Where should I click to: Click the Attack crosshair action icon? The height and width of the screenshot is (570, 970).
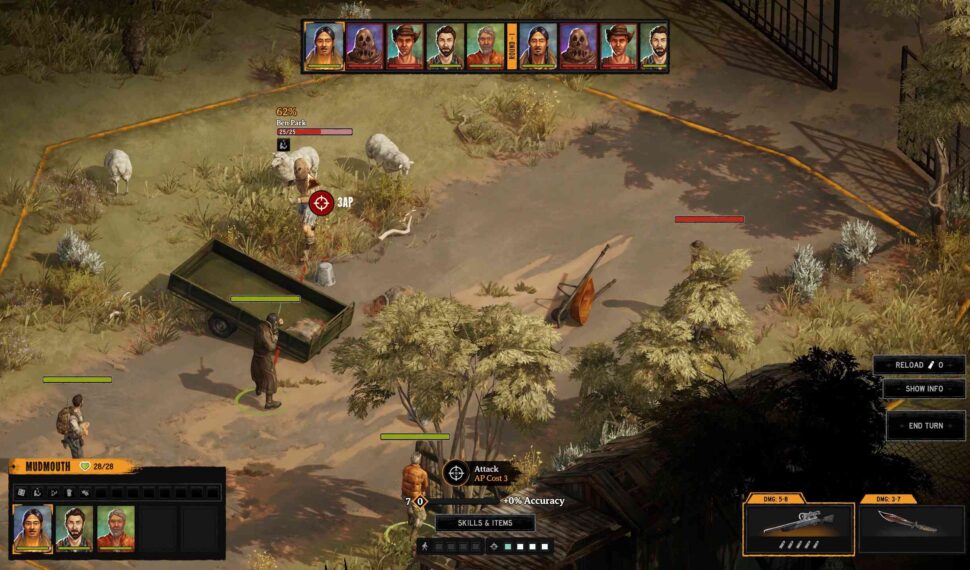pos(456,472)
